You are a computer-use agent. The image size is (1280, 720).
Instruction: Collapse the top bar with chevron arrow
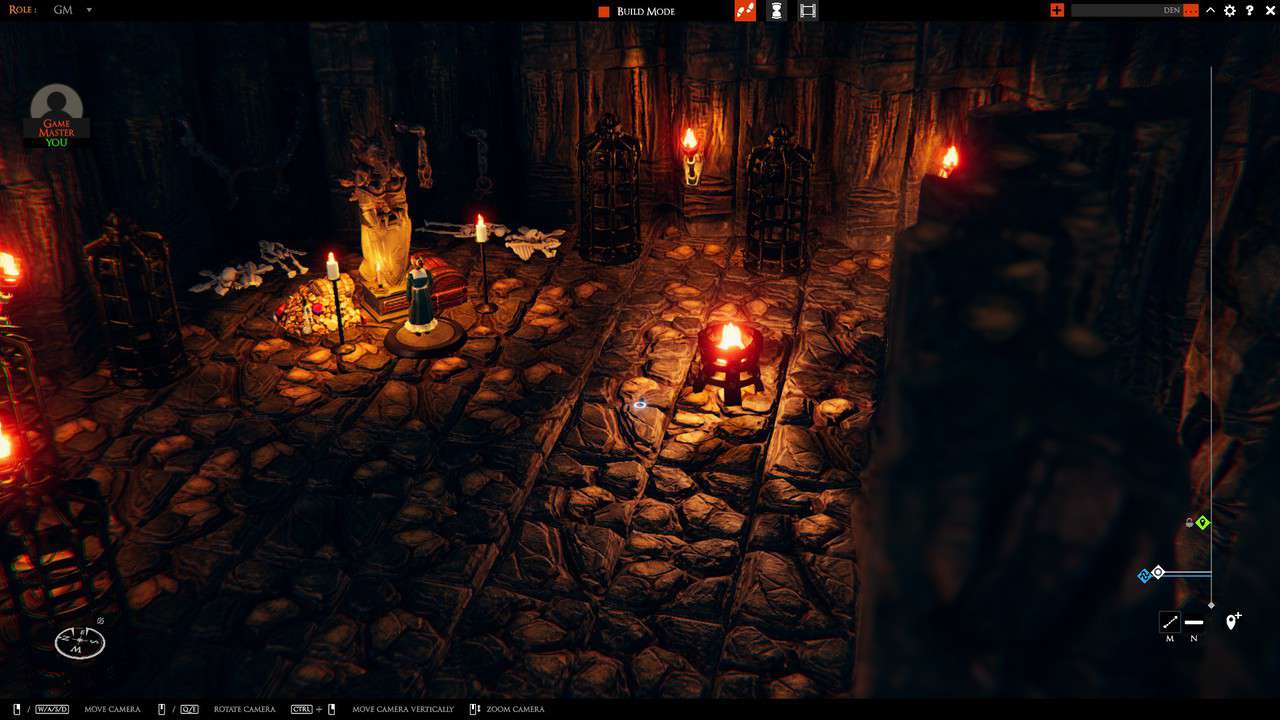click(x=1211, y=10)
